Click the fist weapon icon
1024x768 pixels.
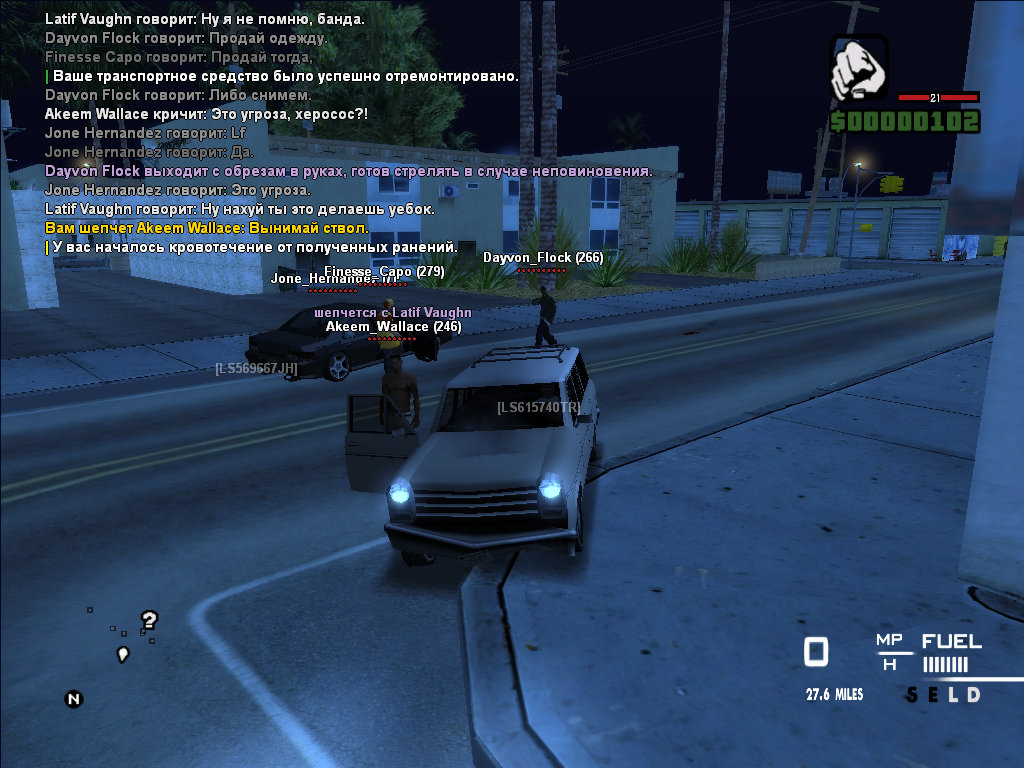[x=859, y=68]
